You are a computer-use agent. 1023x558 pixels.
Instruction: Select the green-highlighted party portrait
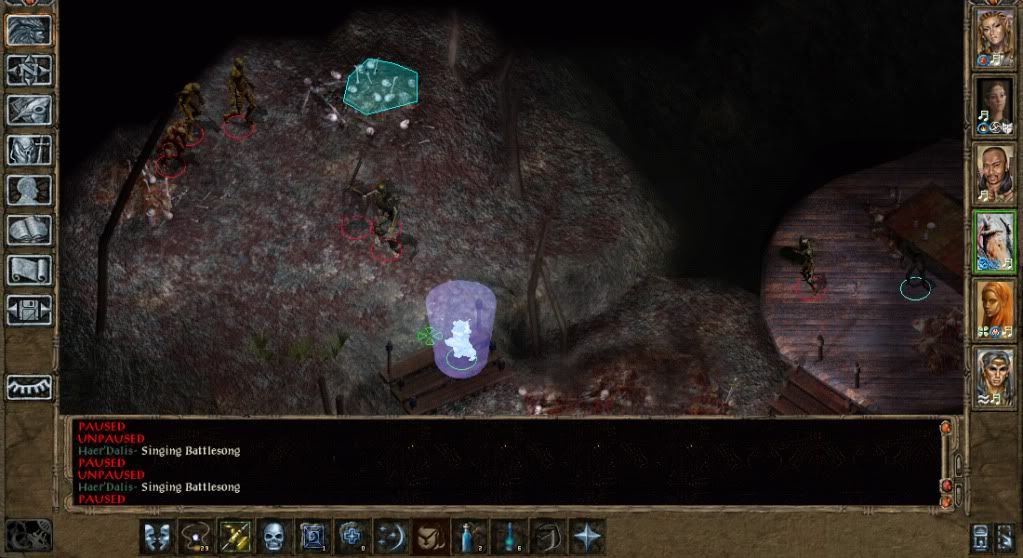coord(995,242)
